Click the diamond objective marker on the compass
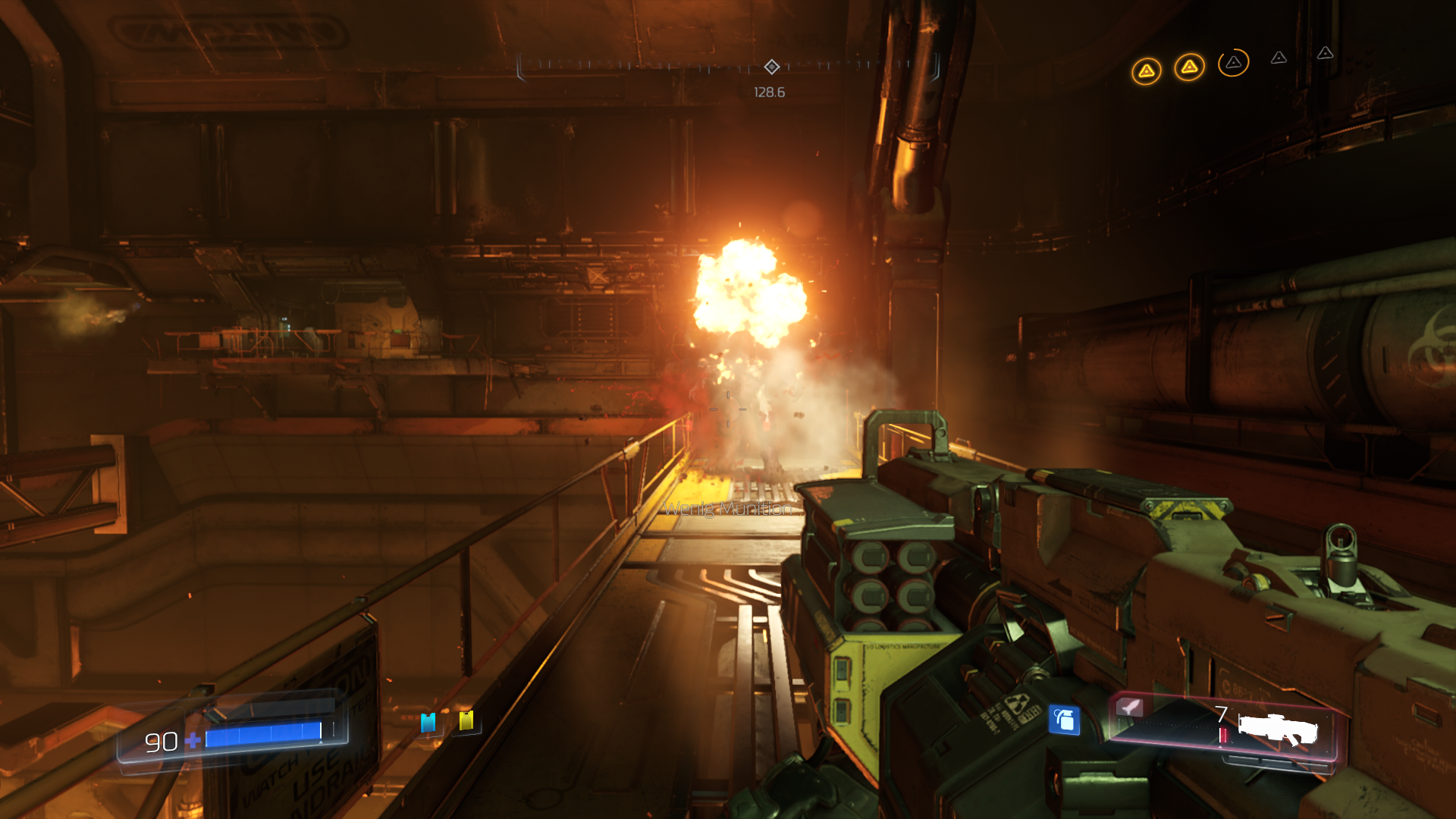Screen dimensions: 1456x819 click(771, 67)
